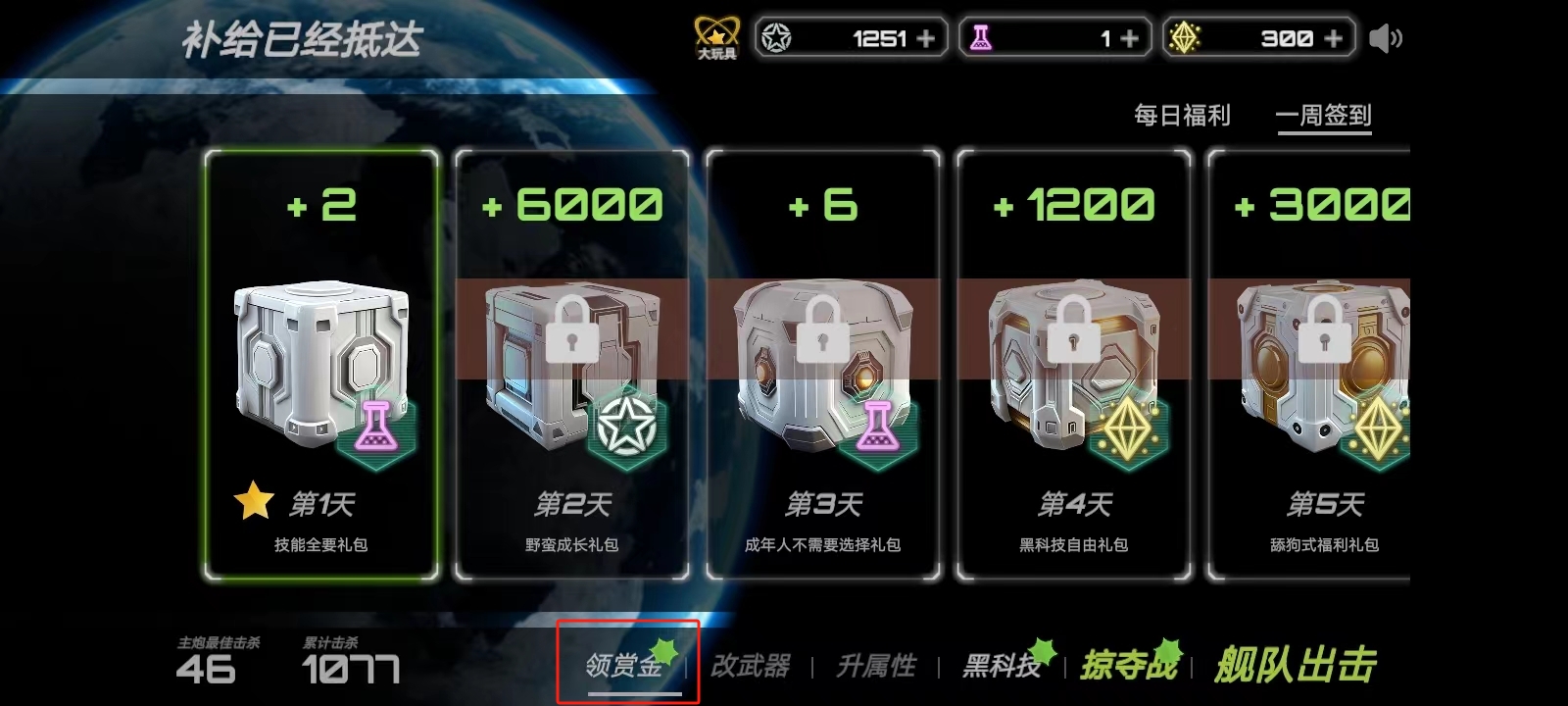The height and width of the screenshot is (706, 1568).
Task: Click 升属性 in the bottom bar
Action: click(x=877, y=665)
